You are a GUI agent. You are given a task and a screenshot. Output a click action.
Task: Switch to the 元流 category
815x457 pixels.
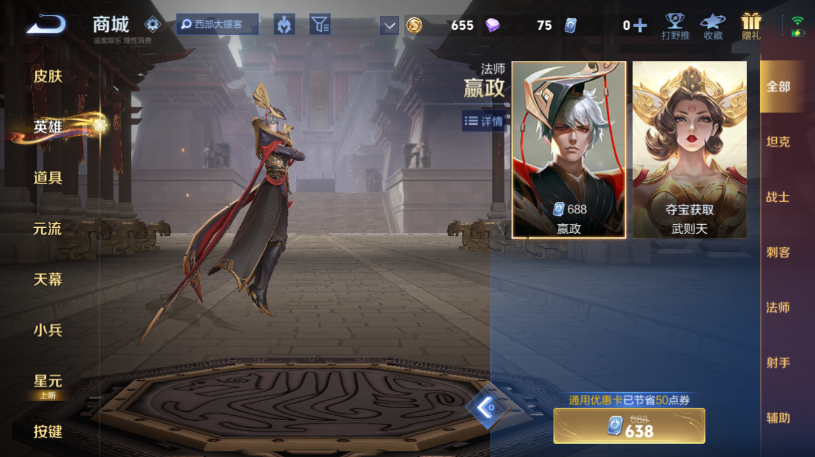pos(47,229)
